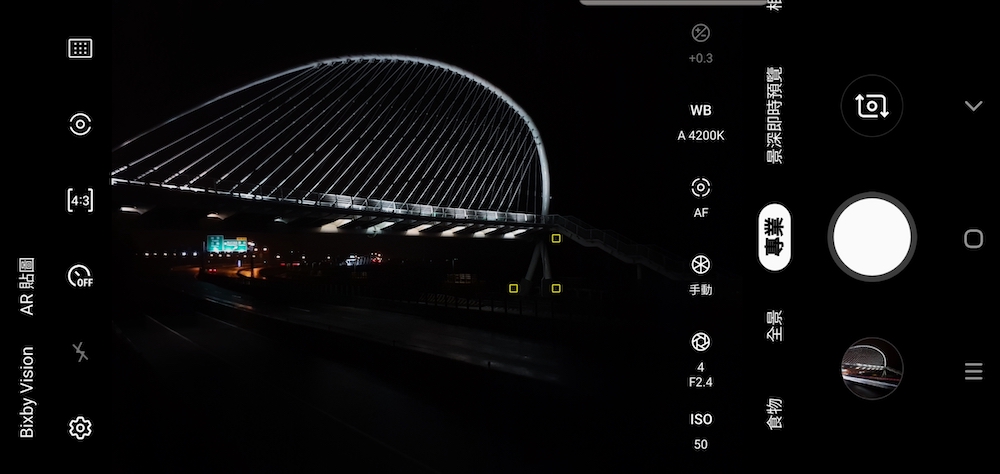The image size is (1000, 474).
Task: Open camera settings gear
Action: tap(80, 428)
